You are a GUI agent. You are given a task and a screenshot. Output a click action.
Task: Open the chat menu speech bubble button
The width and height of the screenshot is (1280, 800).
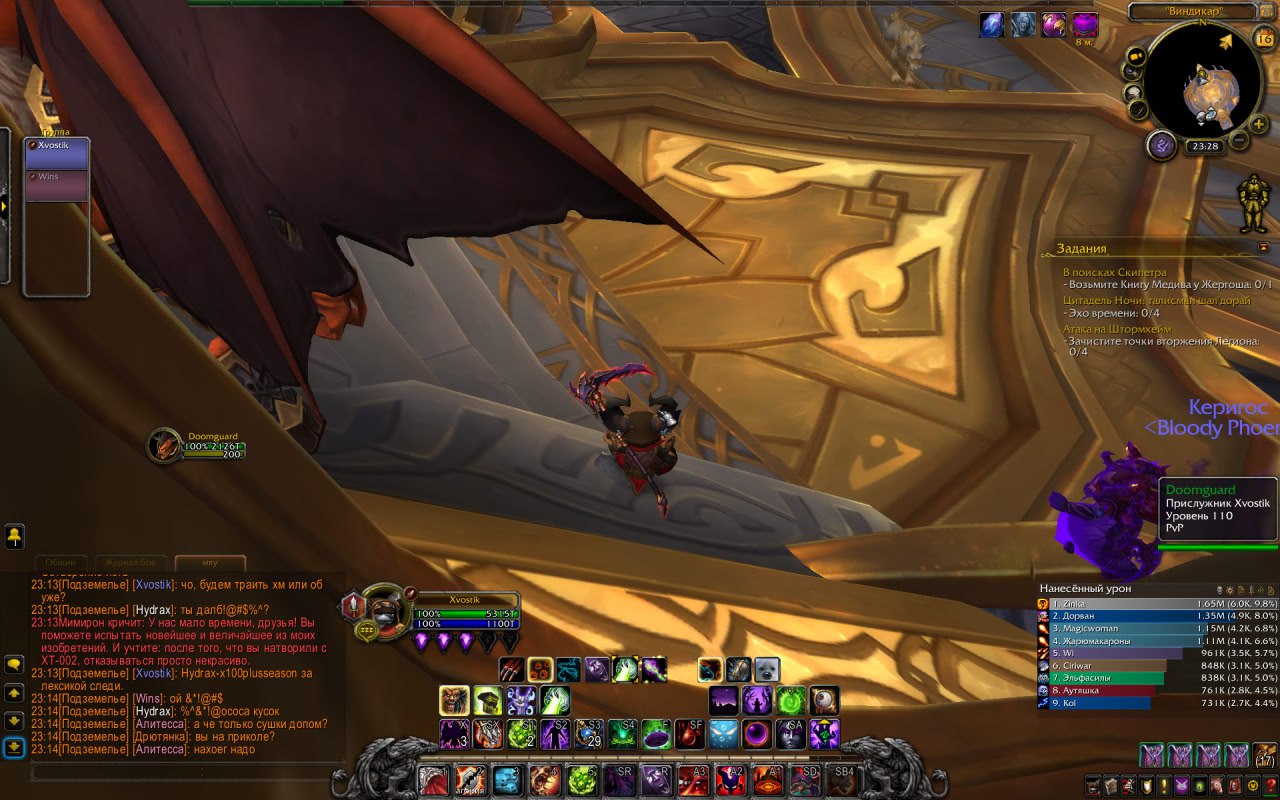click(14, 664)
